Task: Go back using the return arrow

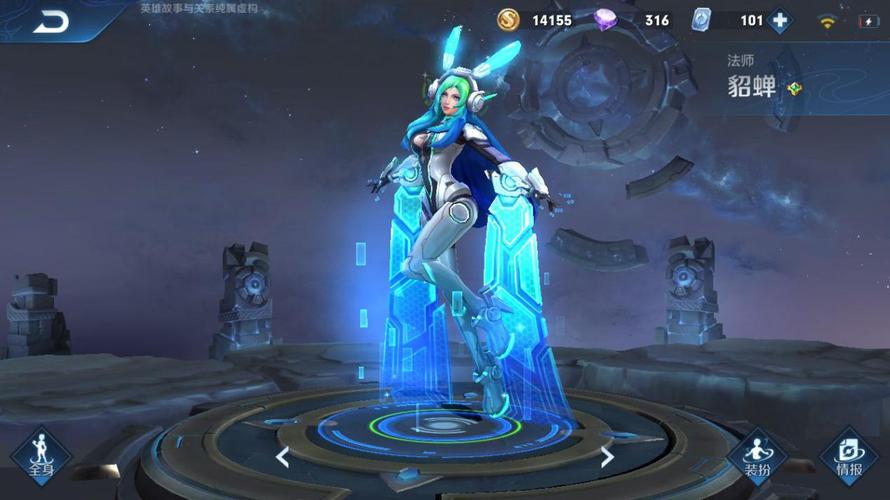Action: tap(49, 20)
